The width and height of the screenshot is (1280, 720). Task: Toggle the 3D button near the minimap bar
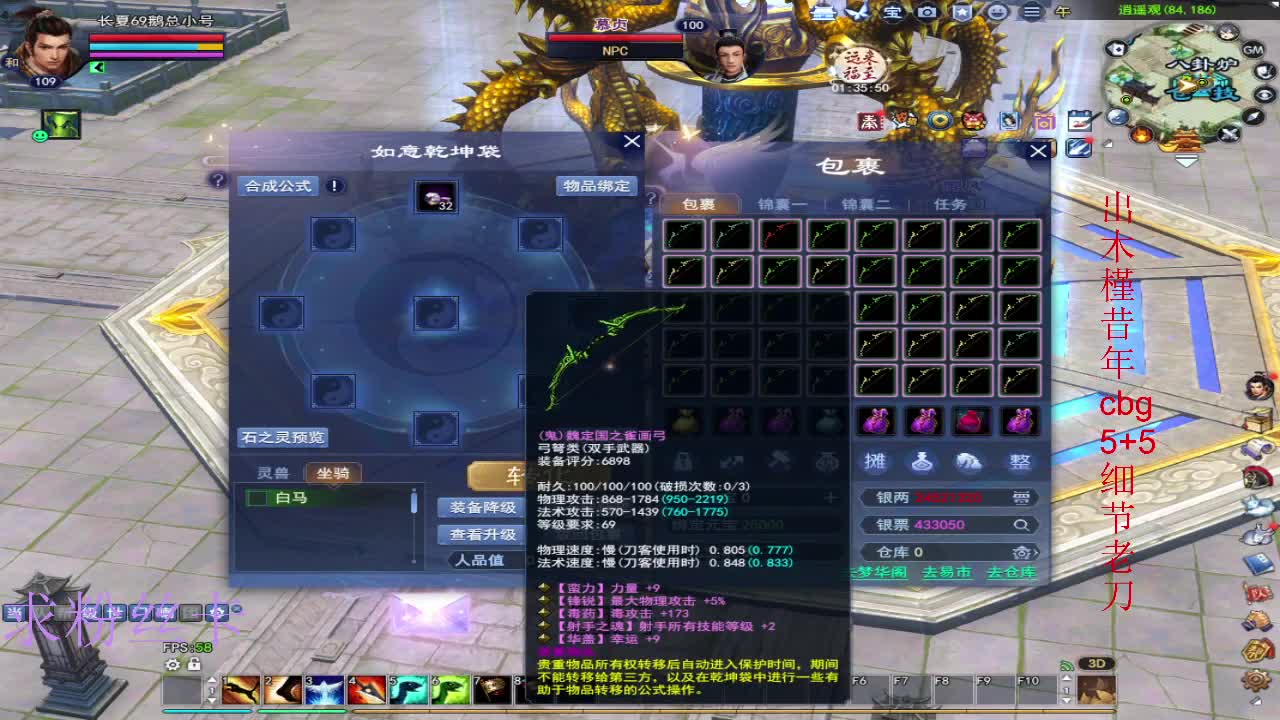1097,662
